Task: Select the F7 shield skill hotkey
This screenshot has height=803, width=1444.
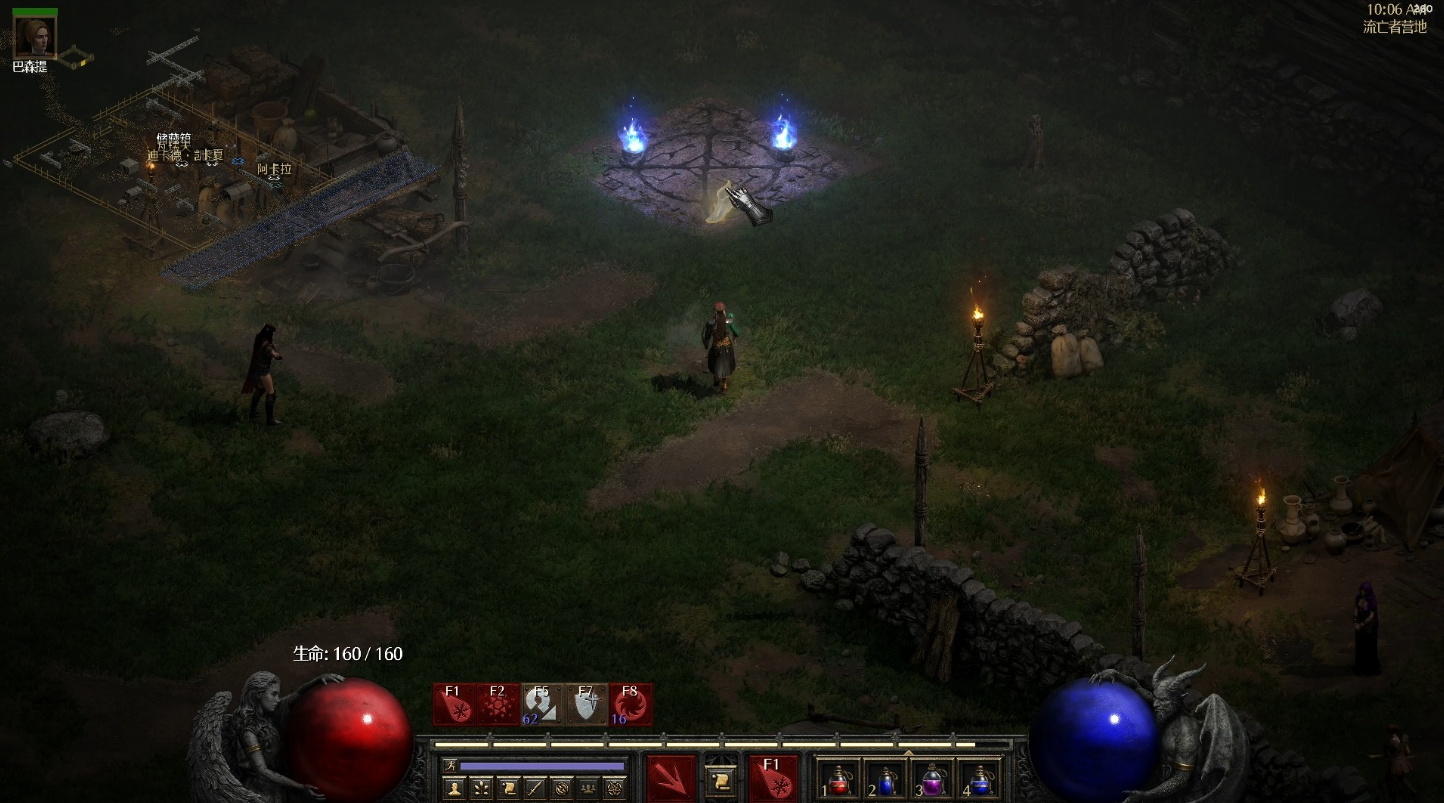Action: pyautogui.click(x=586, y=704)
